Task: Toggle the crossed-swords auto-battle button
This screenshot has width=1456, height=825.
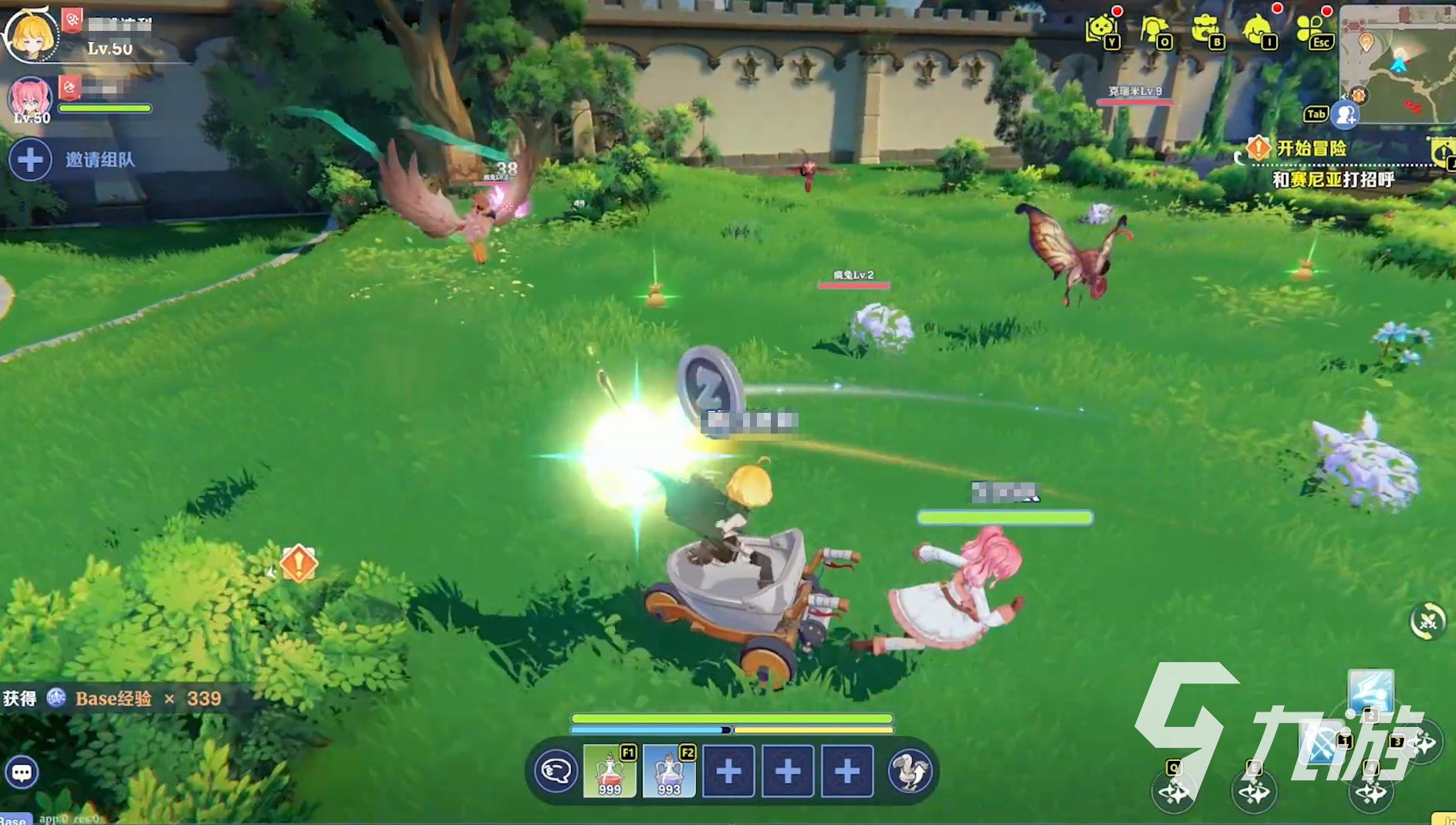Action: coord(1427,620)
